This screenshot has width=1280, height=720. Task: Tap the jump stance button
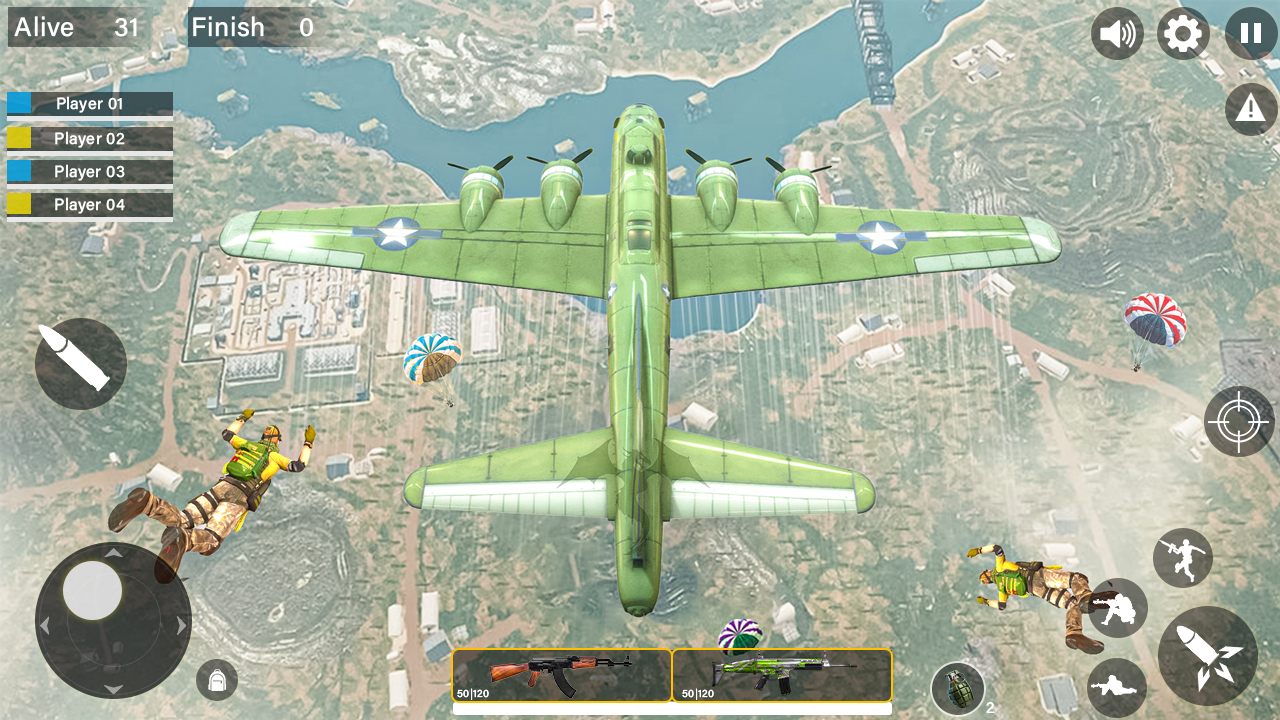coord(1182,558)
